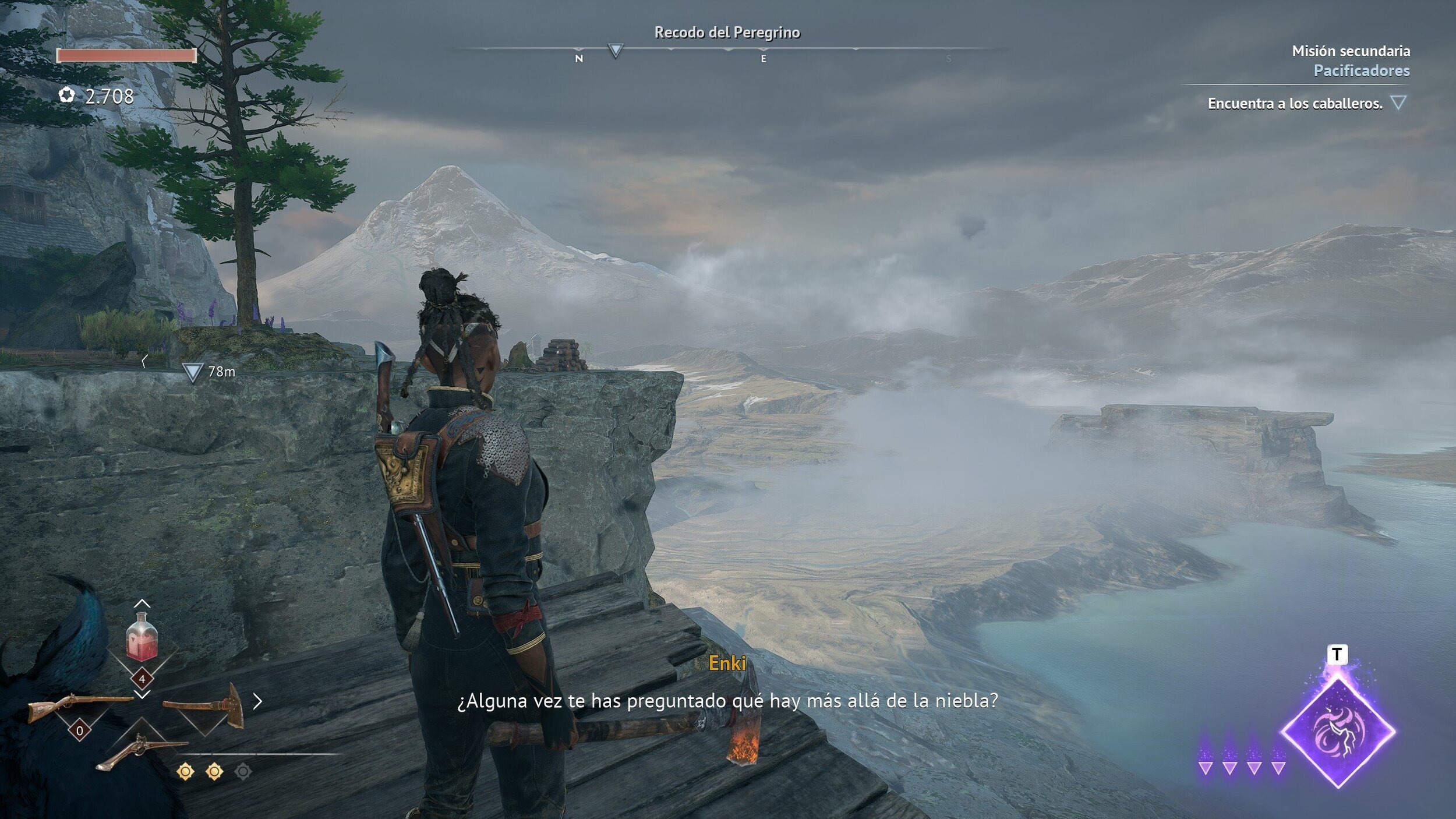1456x819 pixels.
Task: Activate the purple diamond magic ability
Action: click(1337, 732)
